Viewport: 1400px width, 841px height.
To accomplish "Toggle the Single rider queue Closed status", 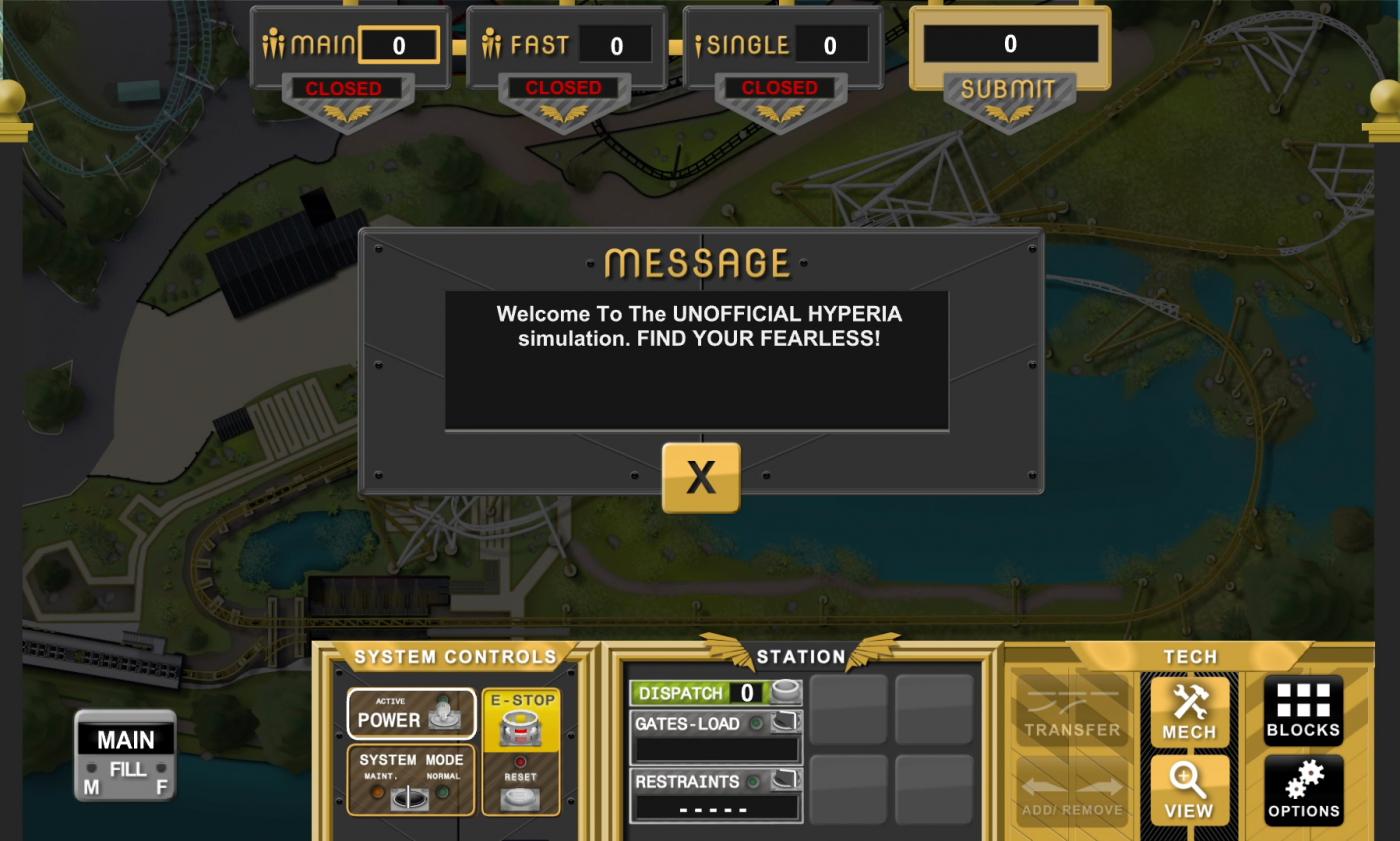I will (779, 89).
